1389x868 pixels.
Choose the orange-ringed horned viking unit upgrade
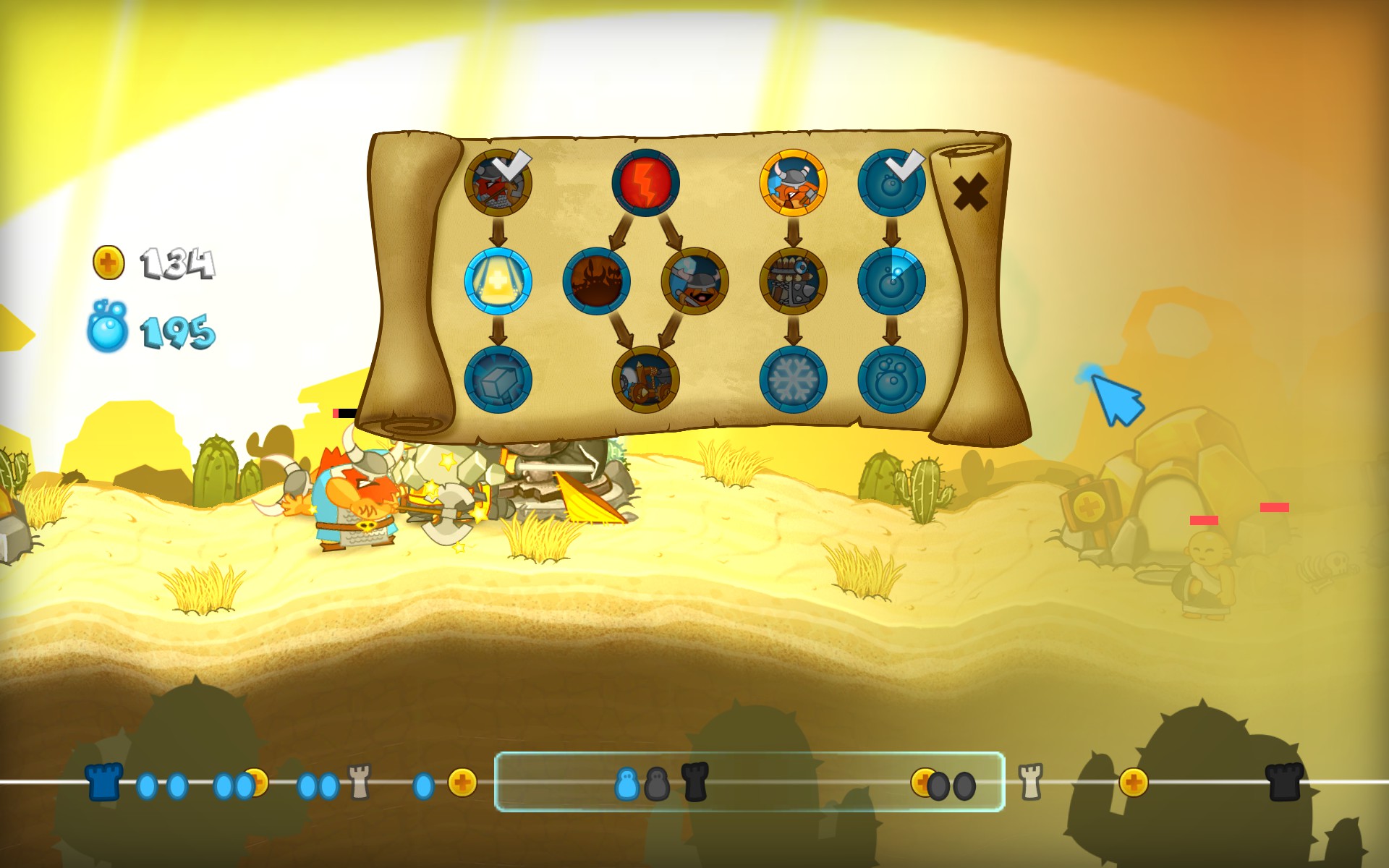pos(793,182)
